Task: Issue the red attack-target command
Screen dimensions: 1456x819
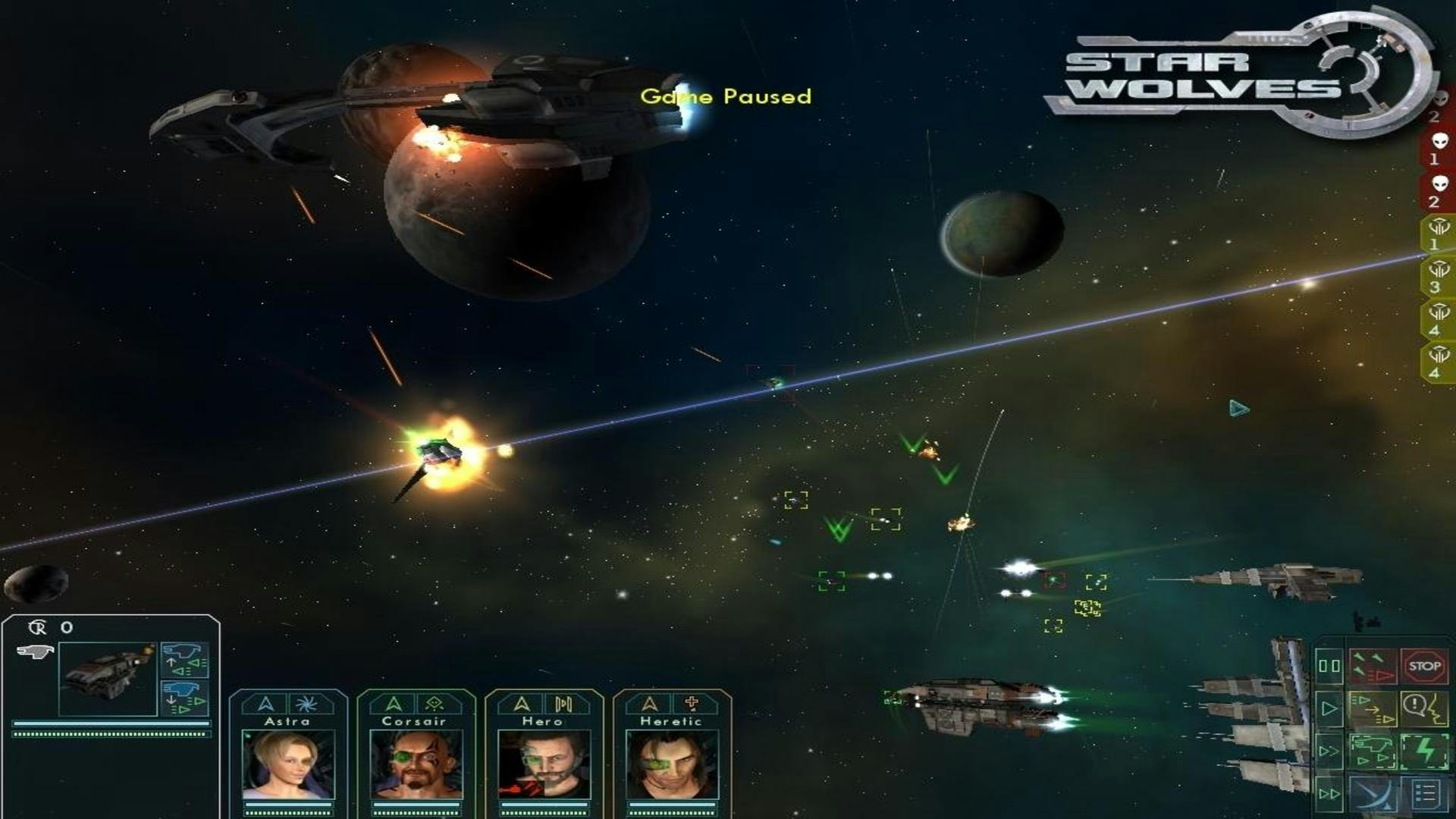Action: tap(1373, 667)
